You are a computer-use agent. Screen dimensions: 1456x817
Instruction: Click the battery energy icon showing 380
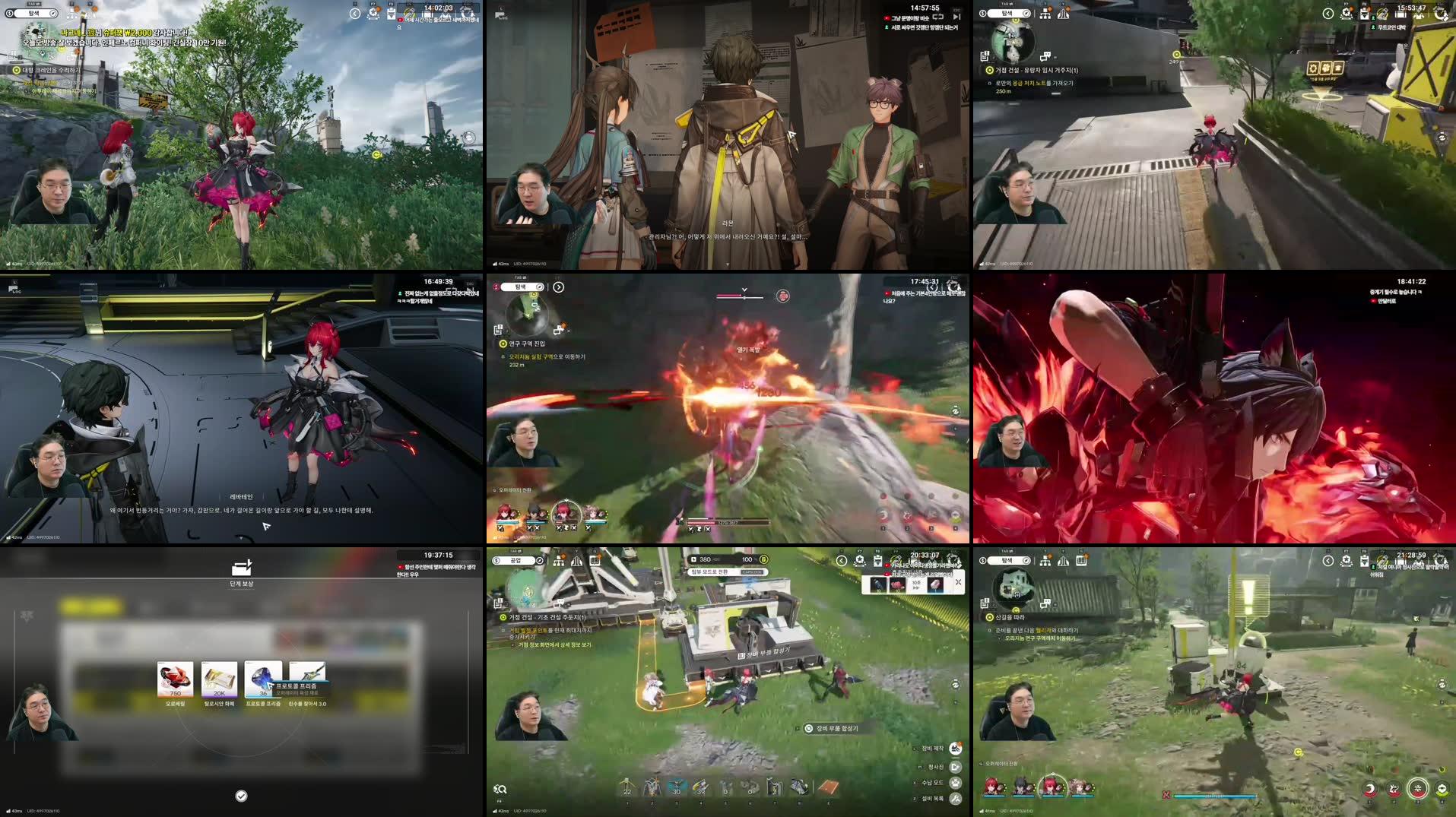[x=694, y=559]
